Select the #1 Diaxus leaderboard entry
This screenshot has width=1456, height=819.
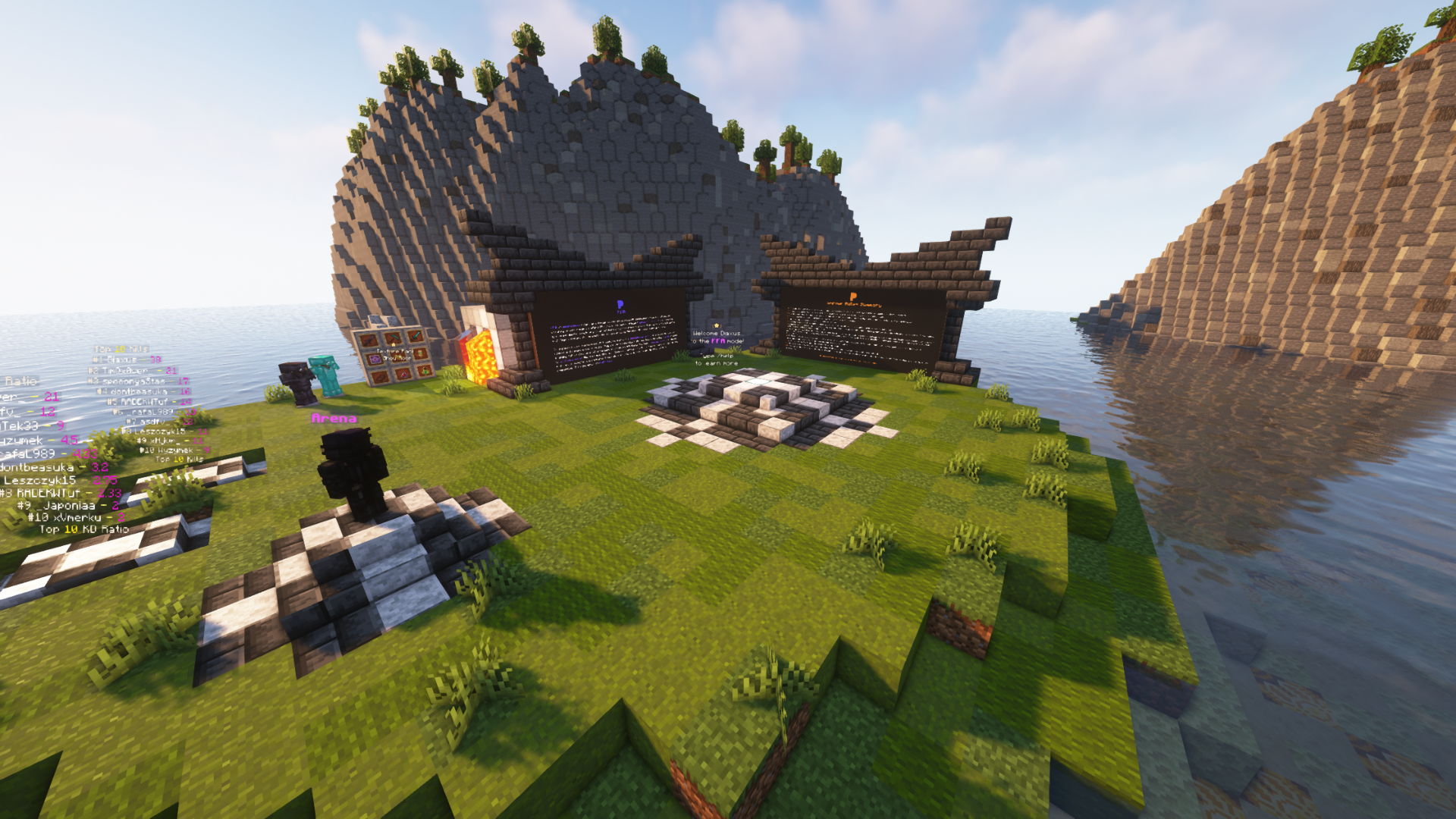(x=128, y=359)
